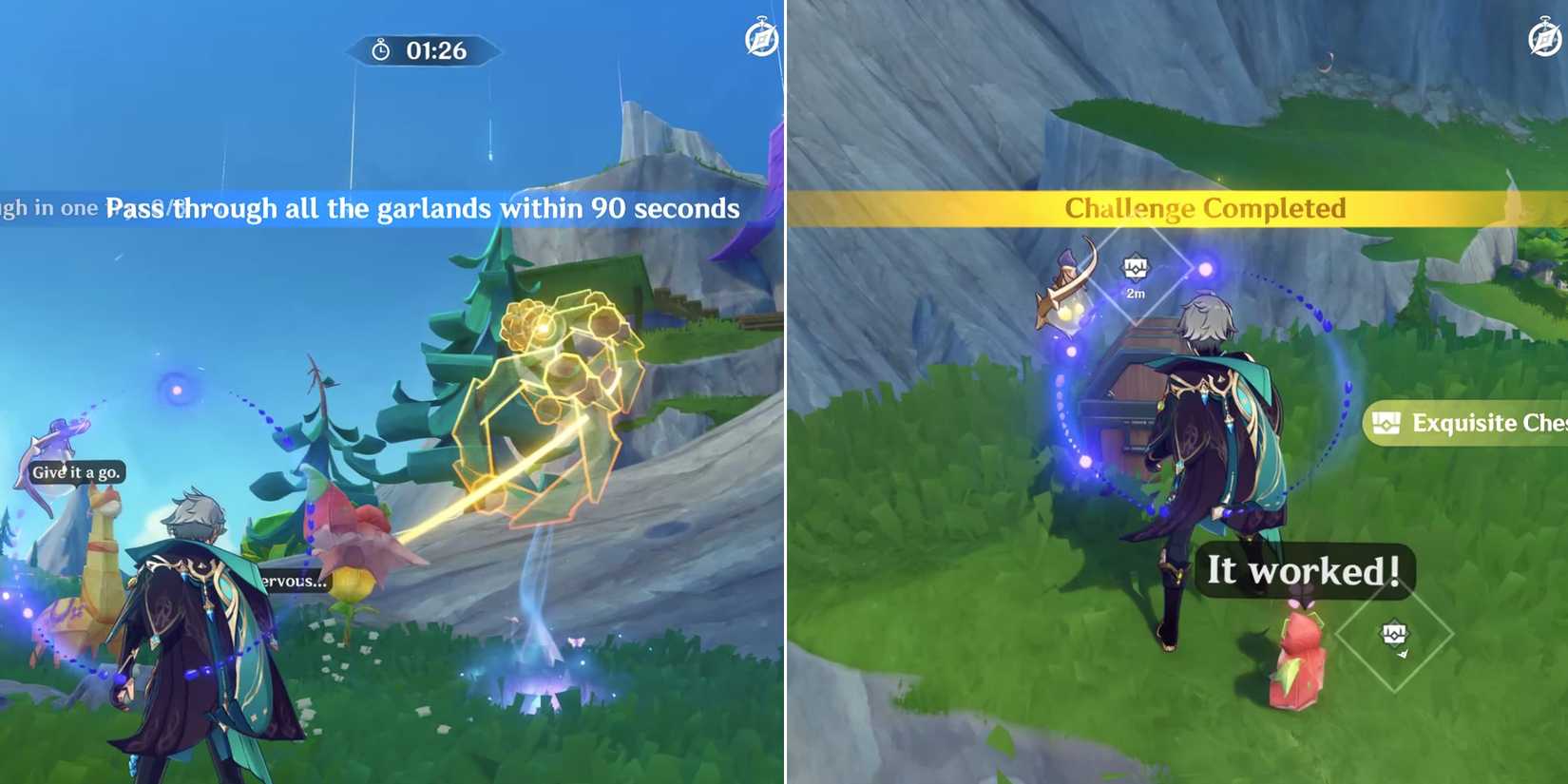1568x784 pixels.
Task: Click the 'Pass through all the garlands' objective banner
Action: pos(422,209)
